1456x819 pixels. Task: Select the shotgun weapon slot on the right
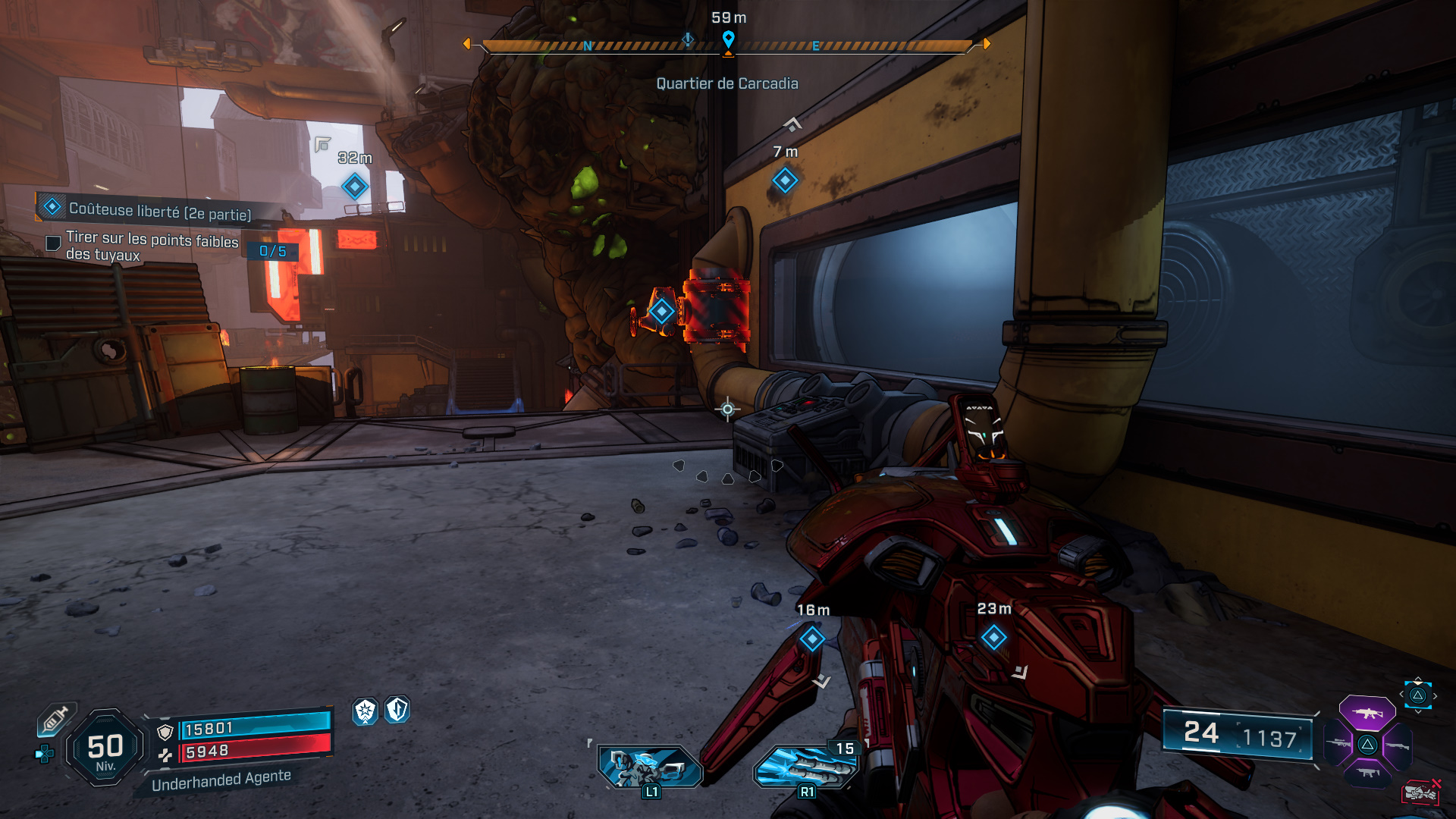(1398, 745)
